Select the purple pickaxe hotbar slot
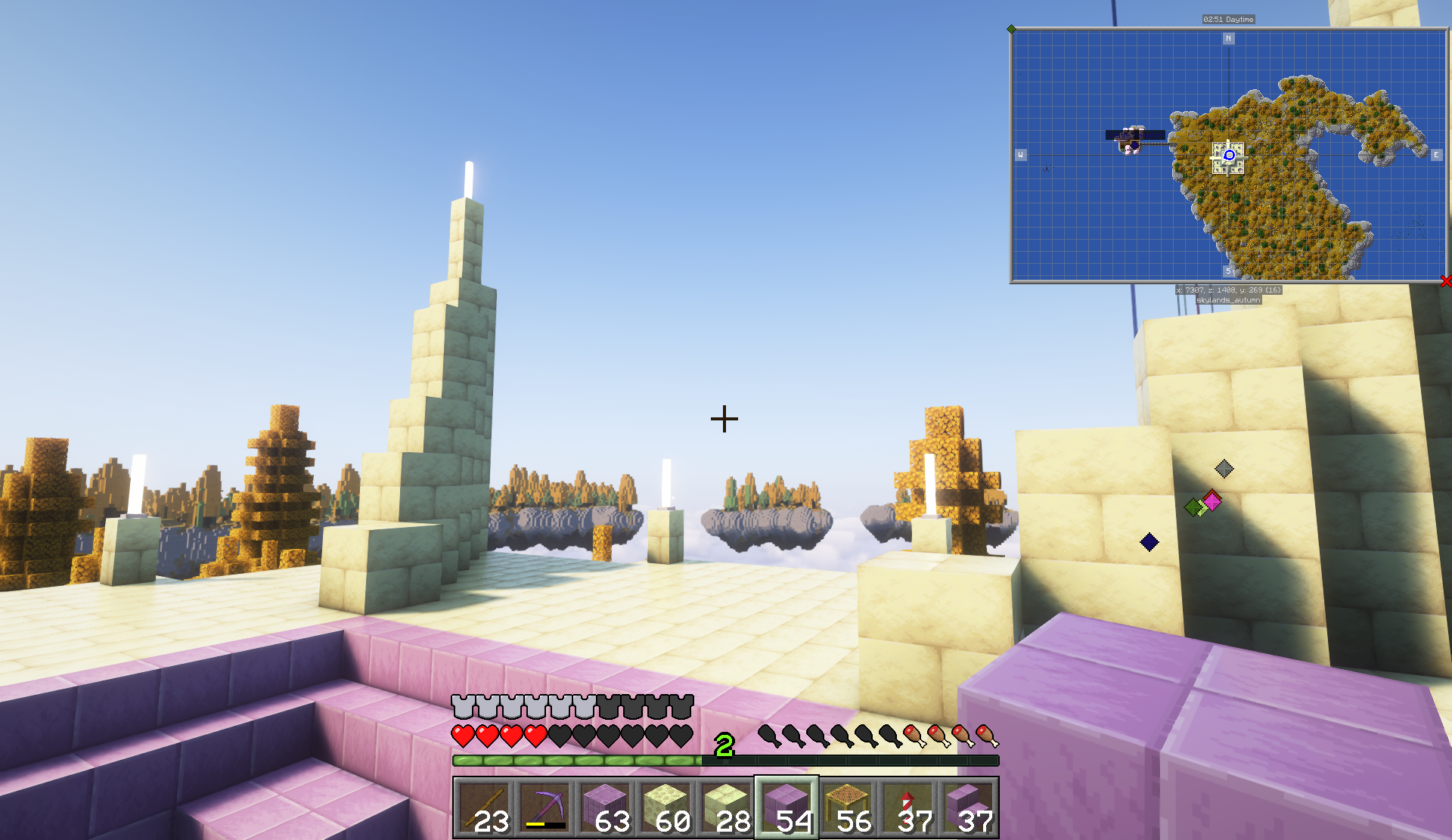The image size is (1452, 840). (x=544, y=807)
